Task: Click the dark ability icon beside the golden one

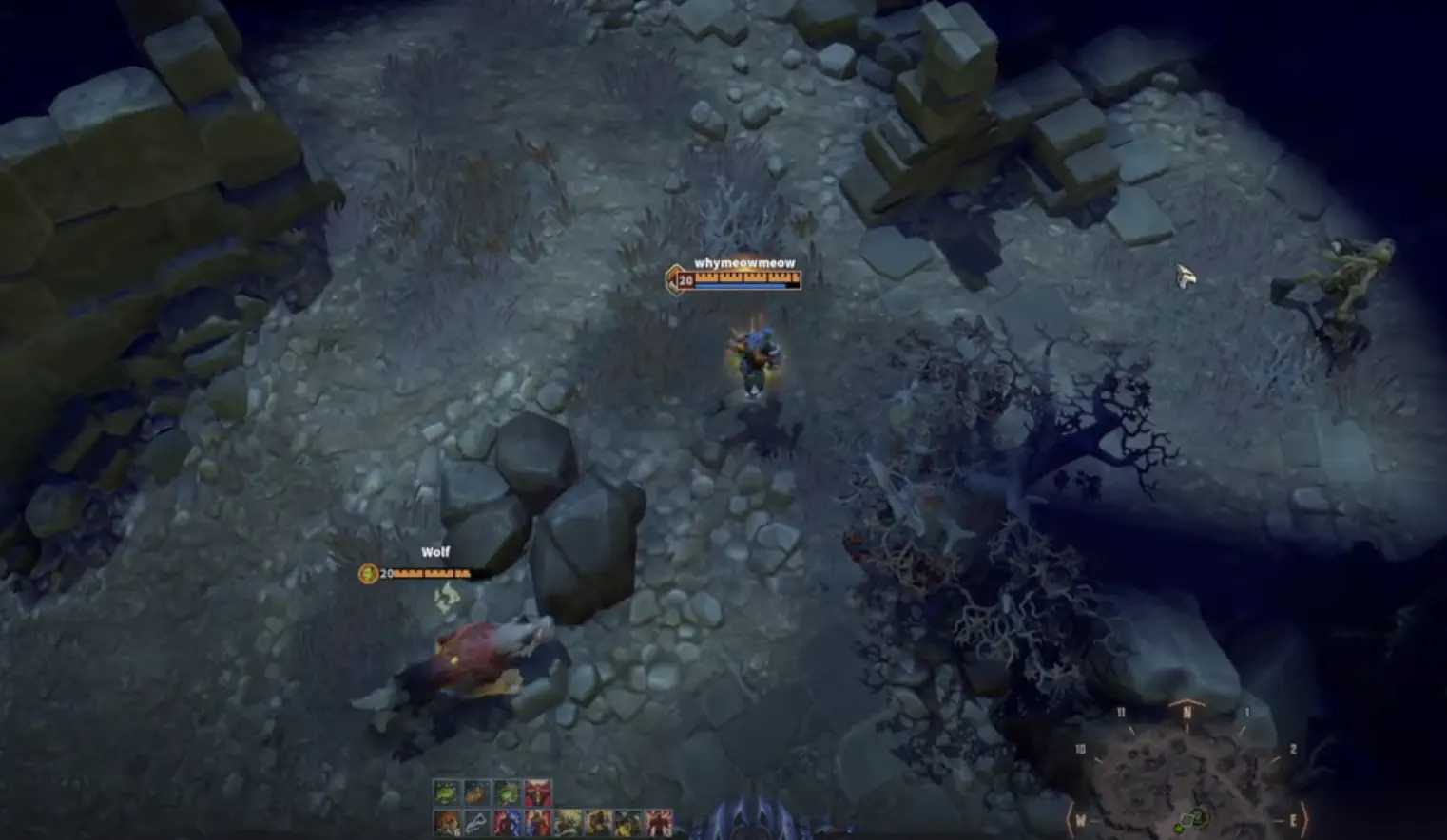Action: coord(627,823)
